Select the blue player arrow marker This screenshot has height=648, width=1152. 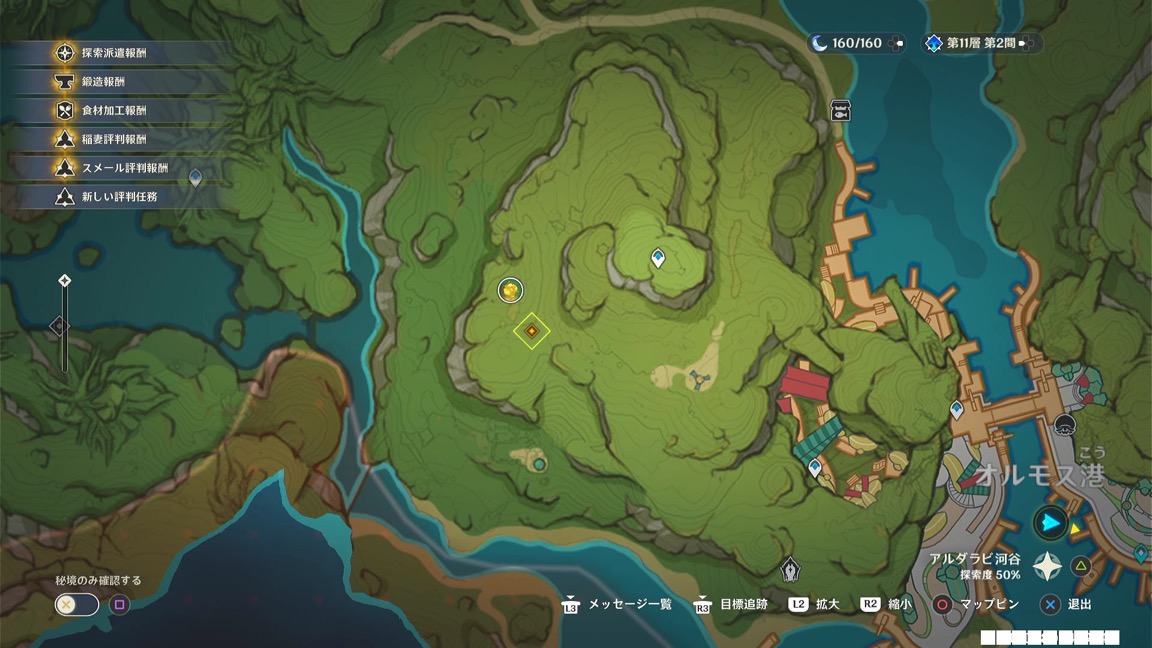pyautogui.click(x=1050, y=522)
